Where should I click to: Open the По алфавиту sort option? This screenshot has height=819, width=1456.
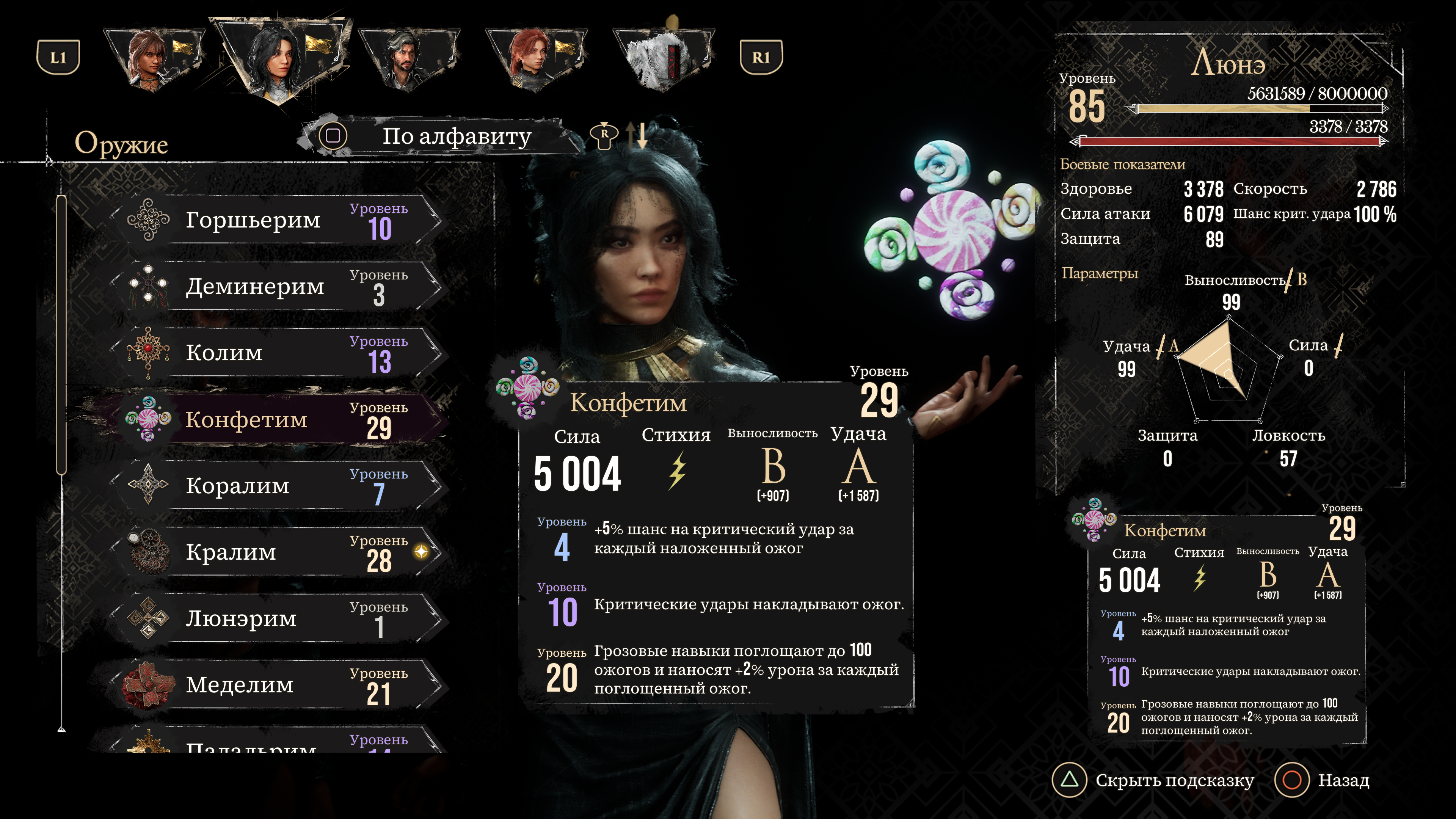coord(441,136)
